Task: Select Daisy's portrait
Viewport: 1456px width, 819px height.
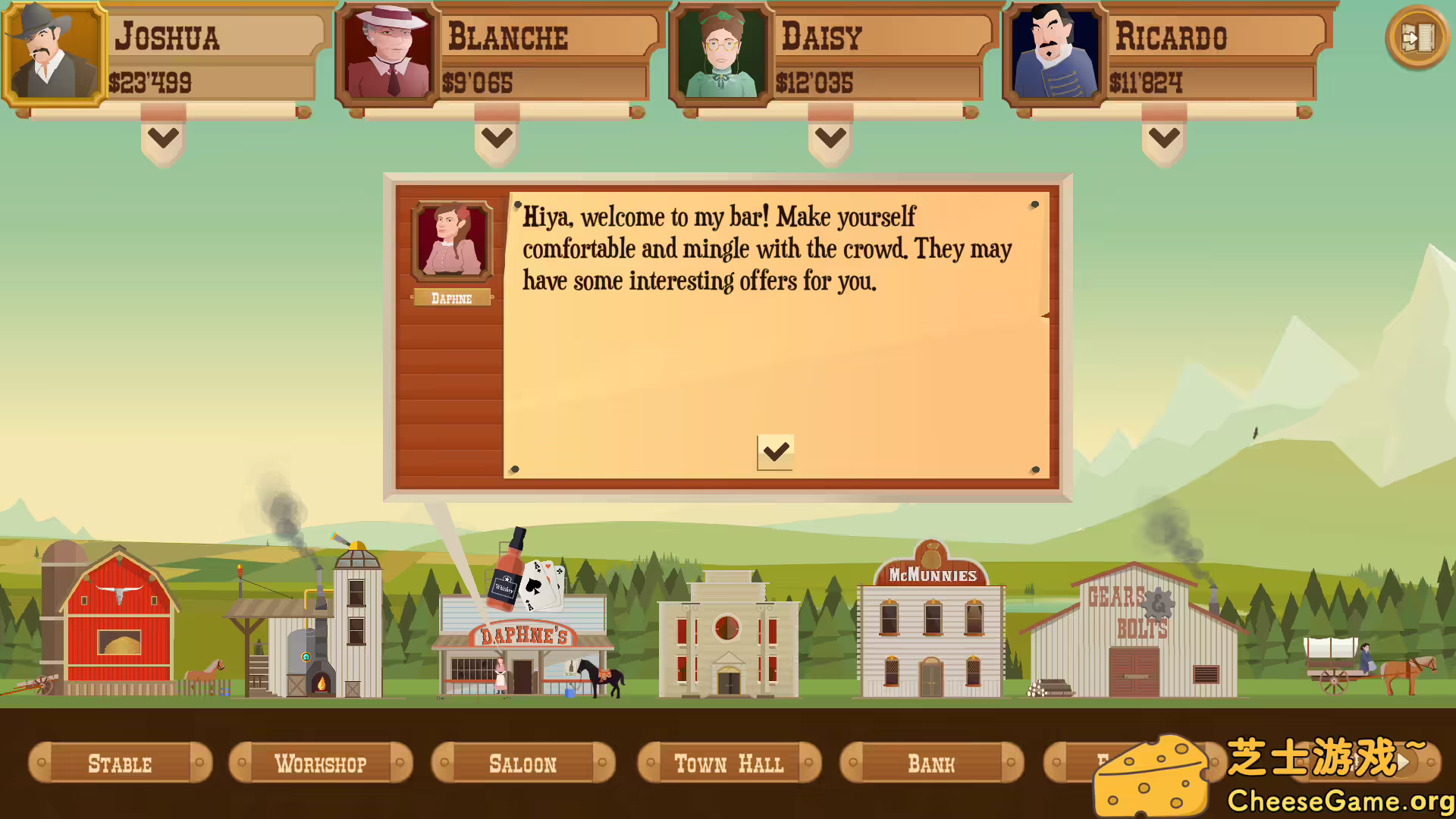Action: click(720, 53)
